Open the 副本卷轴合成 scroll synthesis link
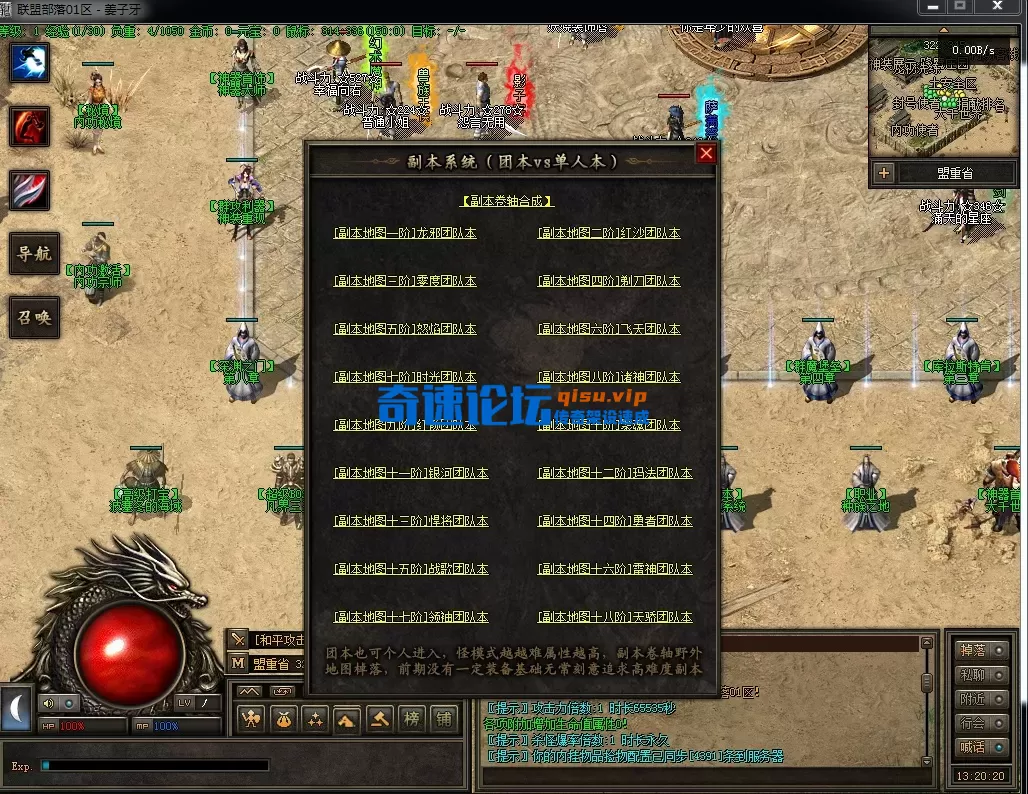This screenshot has height=794, width=1028. point(507,201)
